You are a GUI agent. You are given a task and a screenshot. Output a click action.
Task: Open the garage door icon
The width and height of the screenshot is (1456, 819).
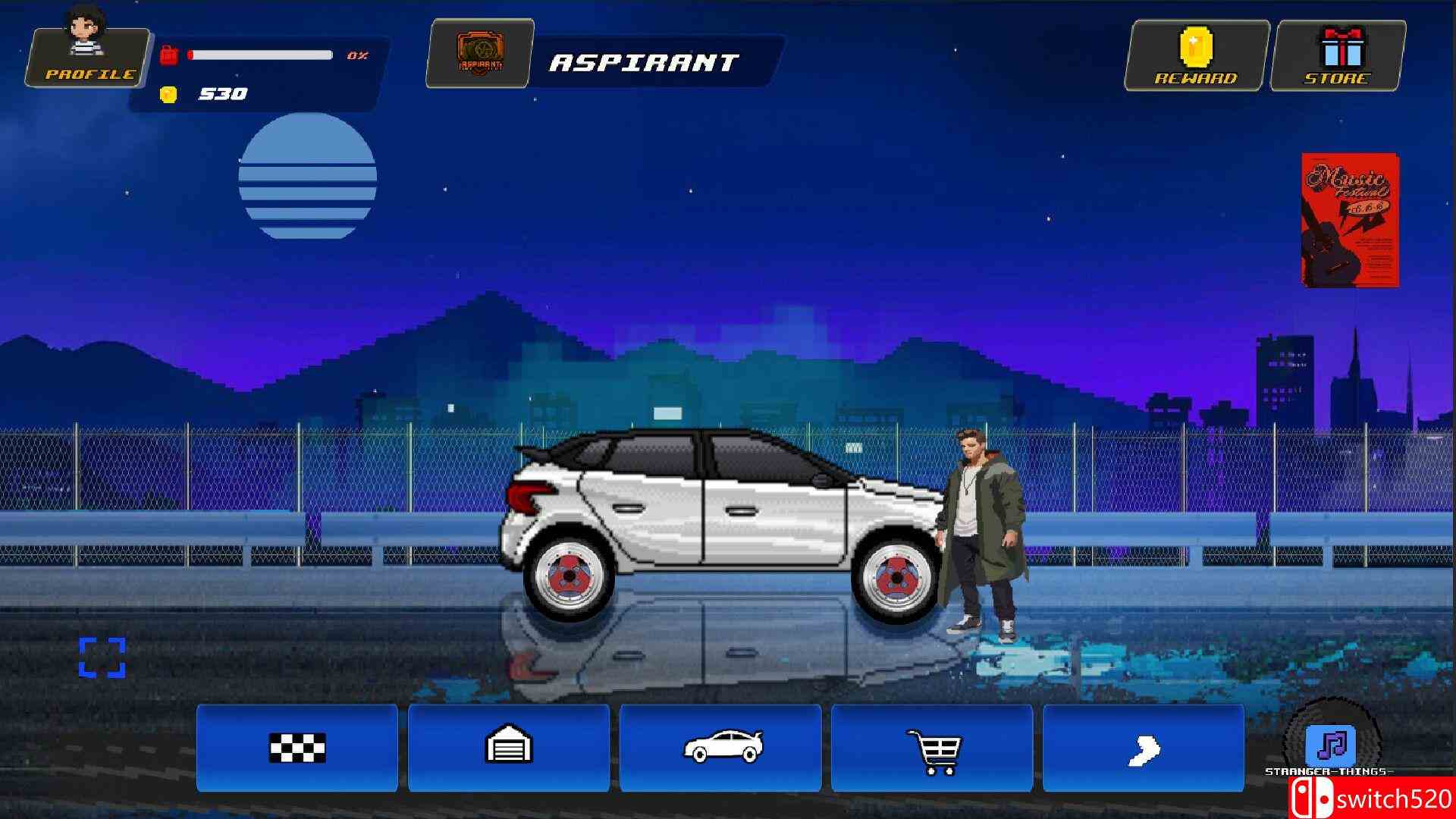point(510,747)
